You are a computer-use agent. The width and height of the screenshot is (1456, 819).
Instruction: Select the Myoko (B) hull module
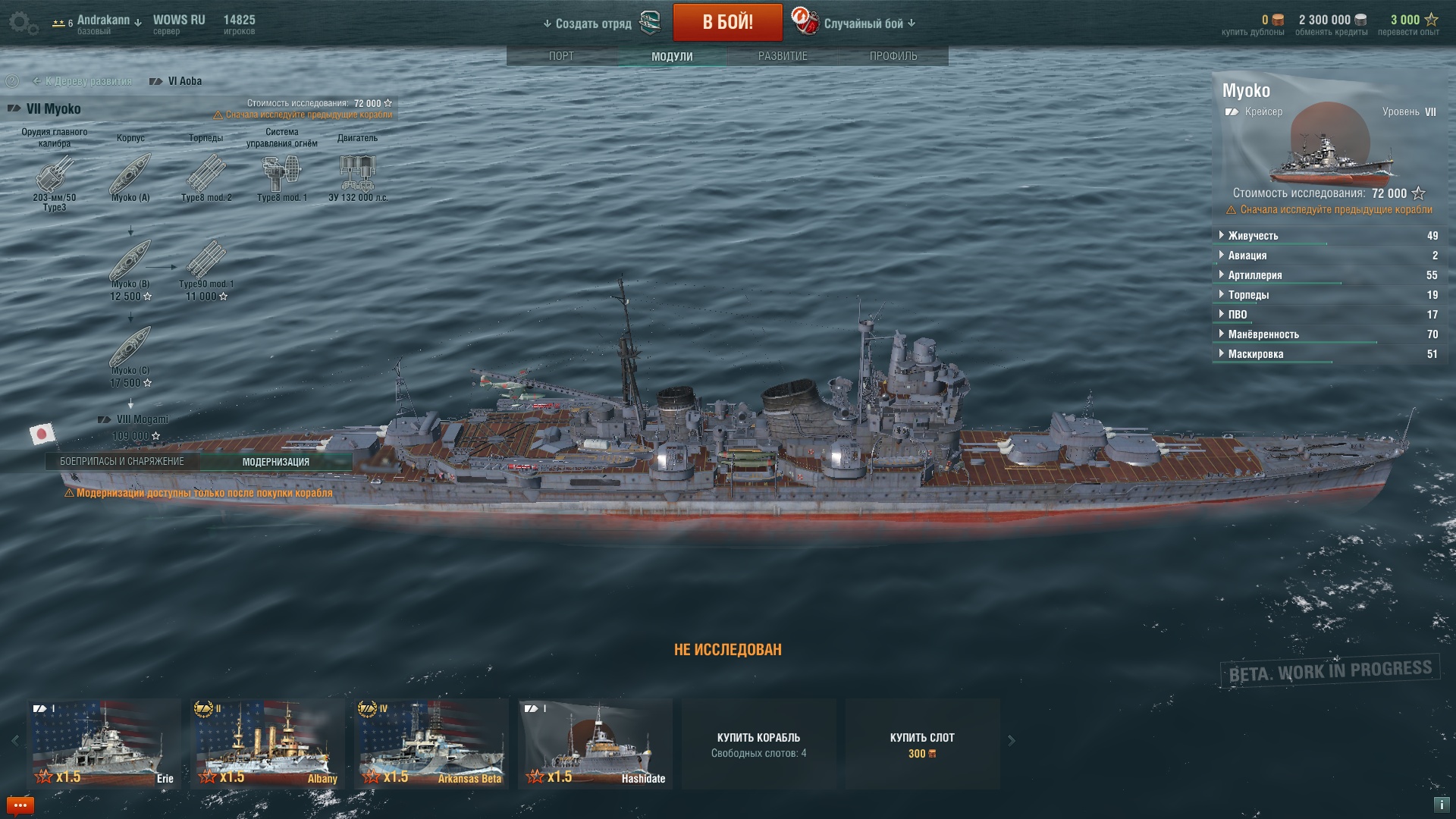click(x=130, y=262)
